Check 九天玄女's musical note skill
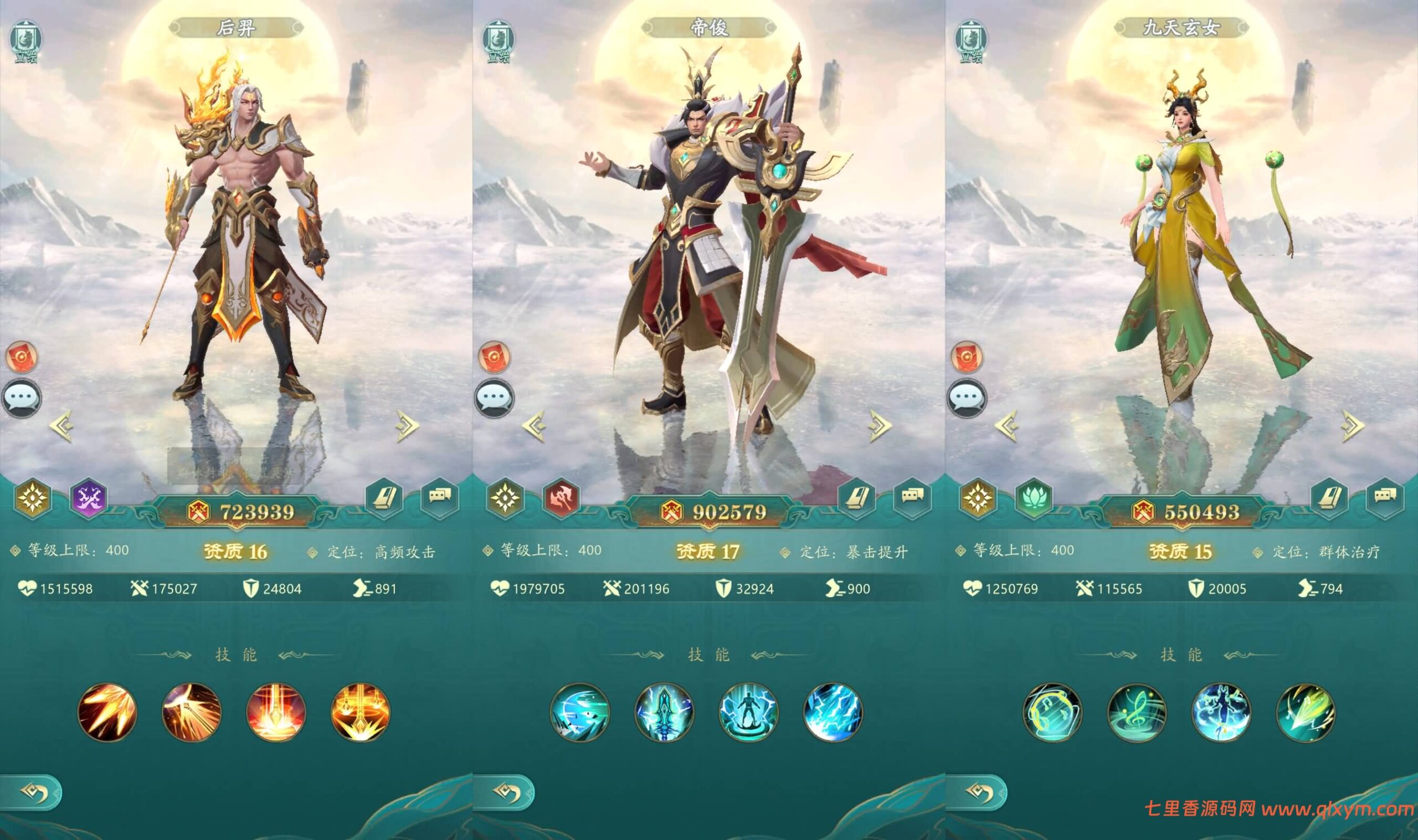Viewport: 1418px width, 840px height. click(x=1137, y=712)
